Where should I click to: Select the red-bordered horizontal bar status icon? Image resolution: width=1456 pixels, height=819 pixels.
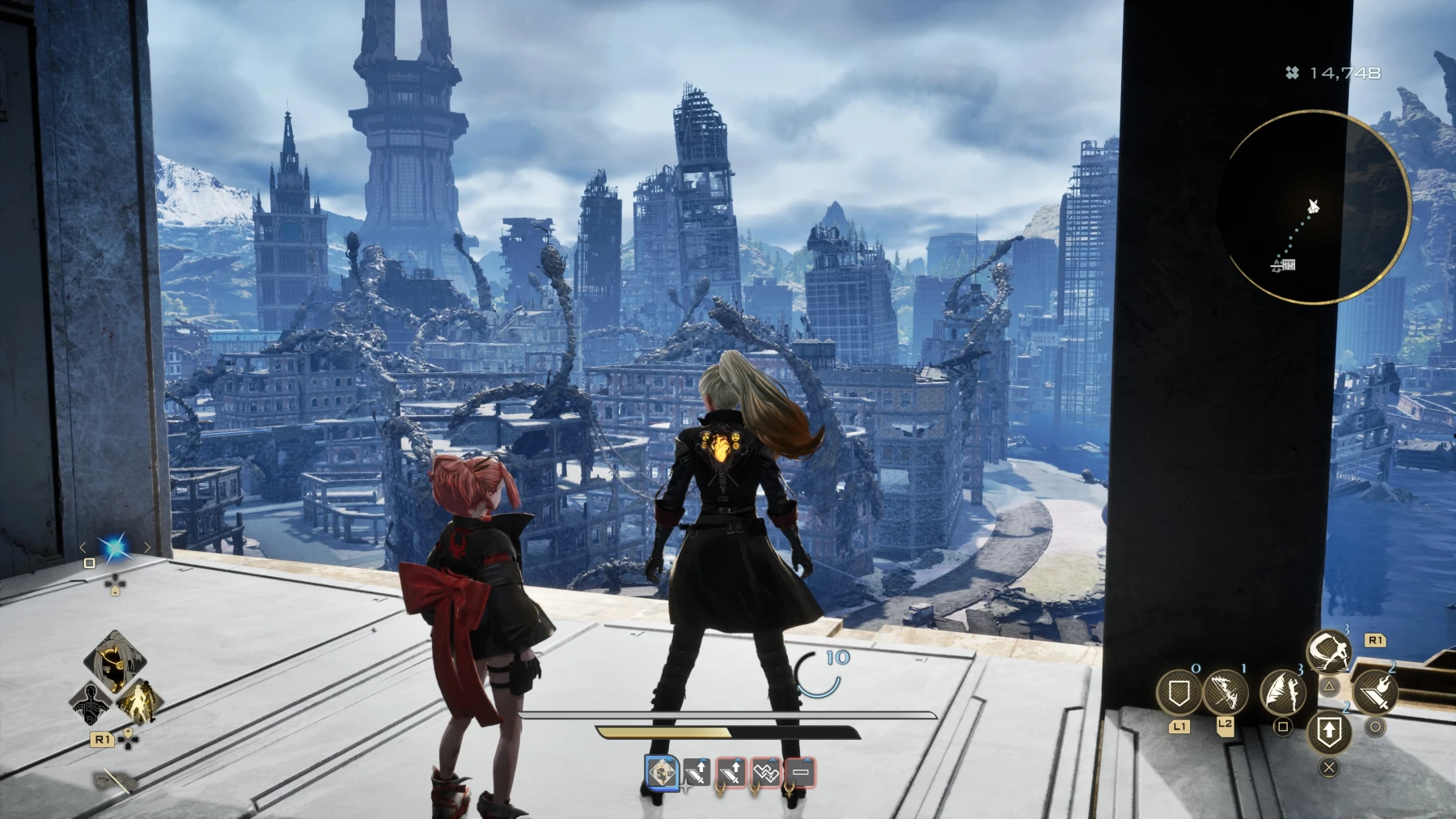point(800,773)
